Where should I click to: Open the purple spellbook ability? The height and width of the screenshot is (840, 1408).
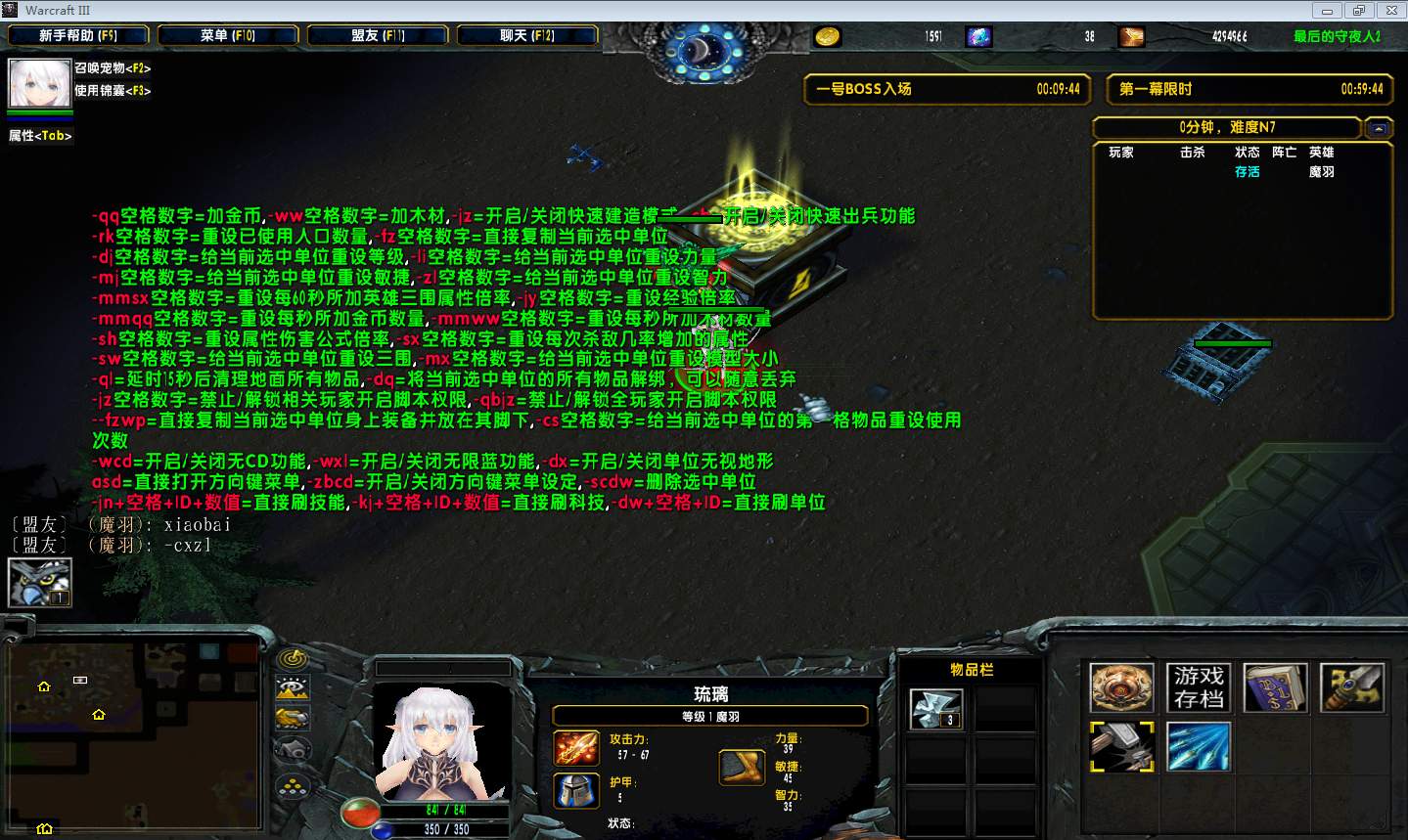pos(1275,687)
